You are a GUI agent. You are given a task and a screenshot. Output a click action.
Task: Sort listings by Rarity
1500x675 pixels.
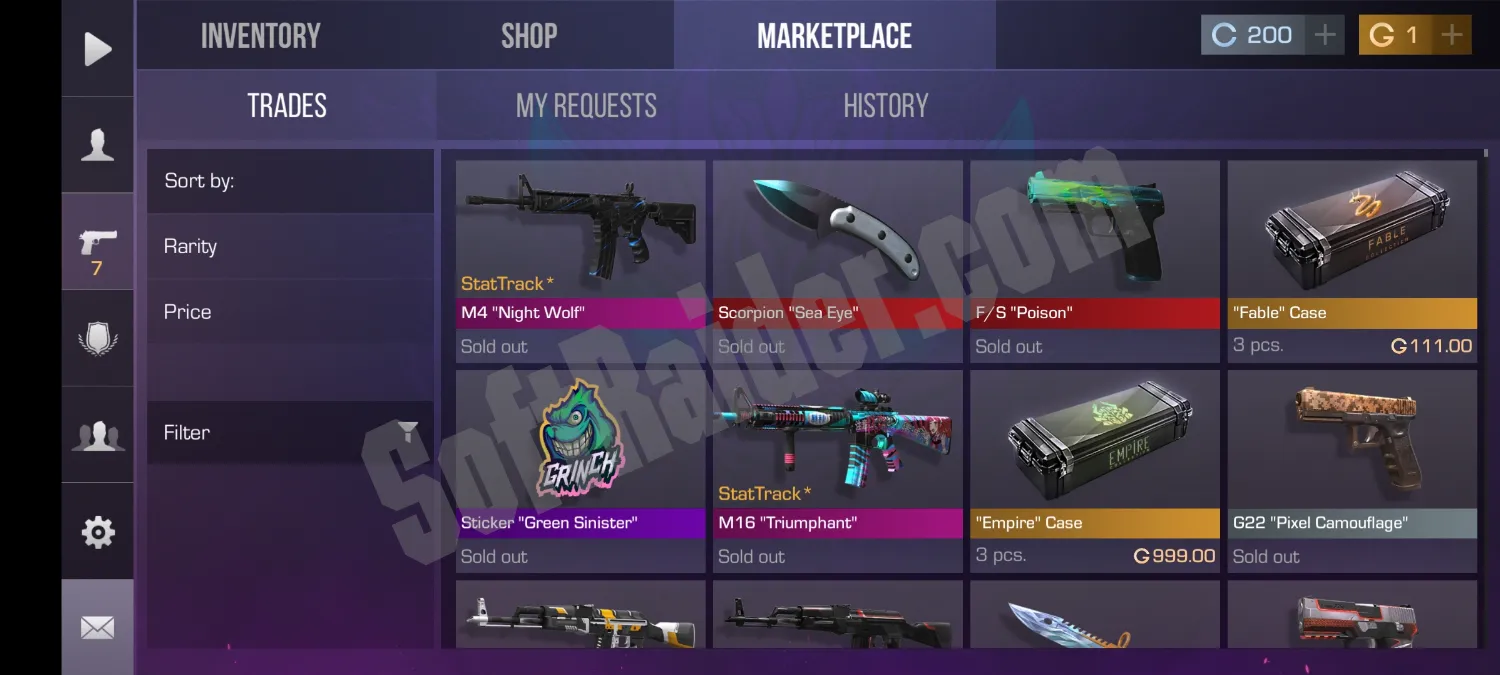coord(190,247)
